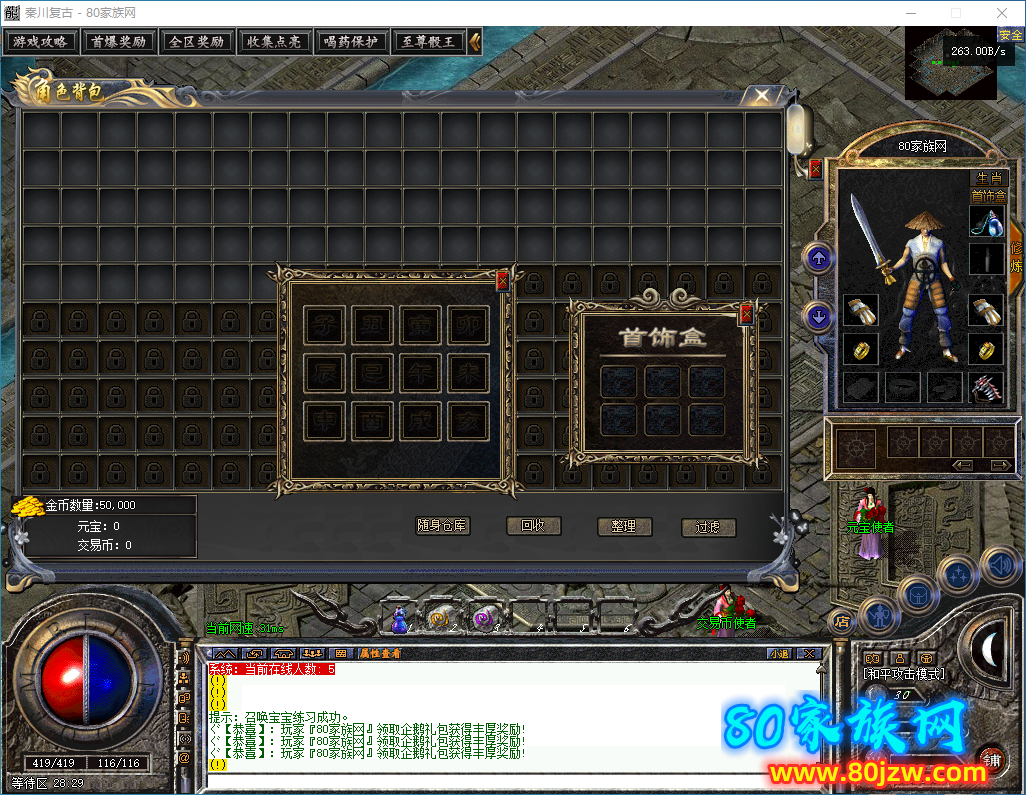The width and height of the screenshot is (1026, 795).
Task: Open the 喝药保护 potion protection menu
Action: tap(351, 42)
